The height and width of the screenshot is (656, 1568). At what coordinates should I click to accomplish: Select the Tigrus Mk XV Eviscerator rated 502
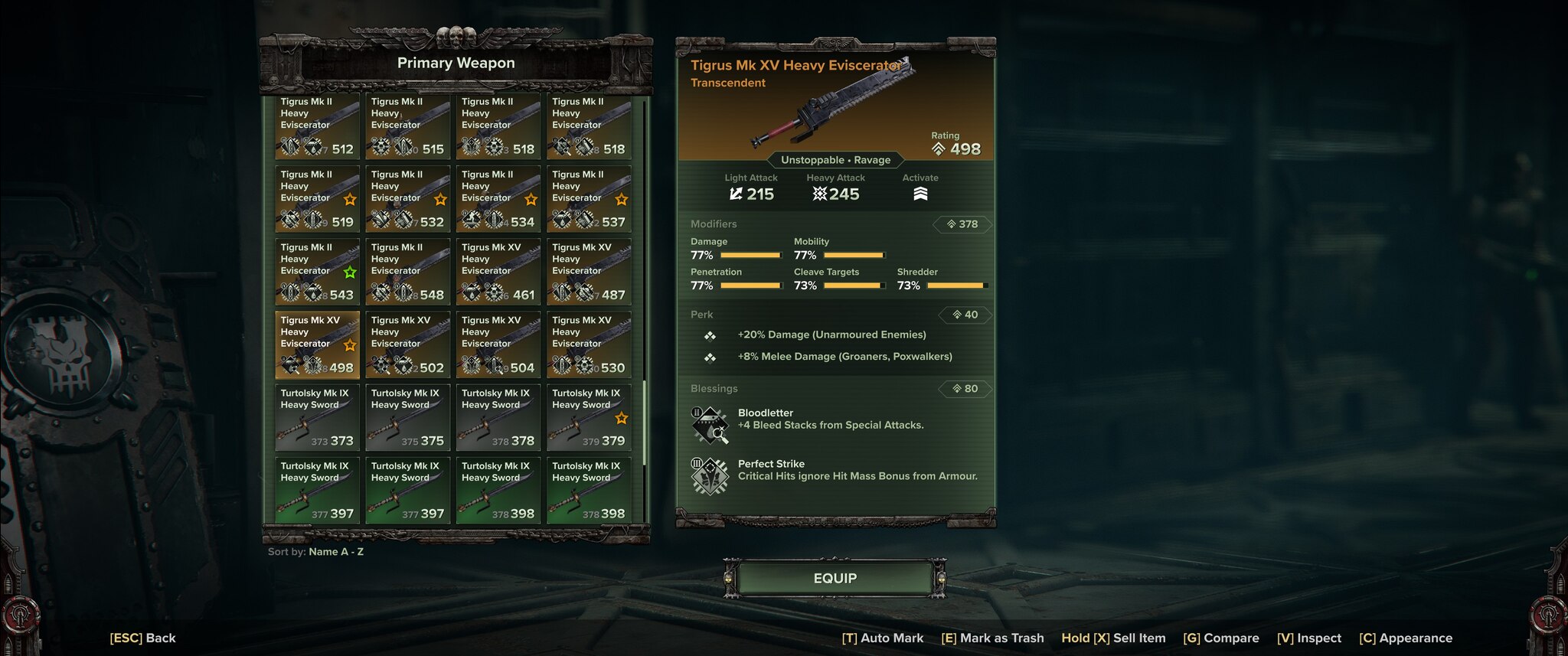point(407,344)
